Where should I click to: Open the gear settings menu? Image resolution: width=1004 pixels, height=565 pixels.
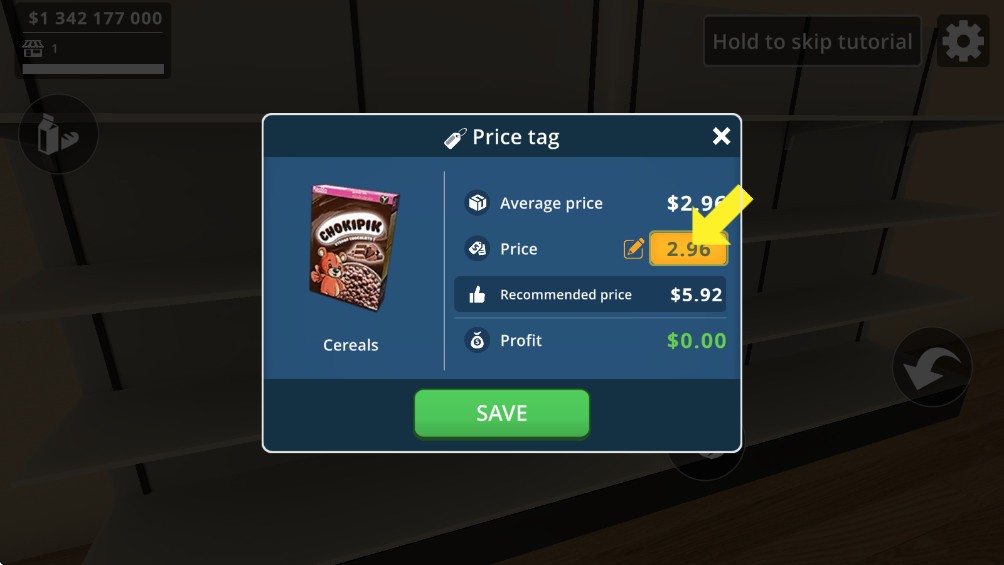tap(962, 42)
